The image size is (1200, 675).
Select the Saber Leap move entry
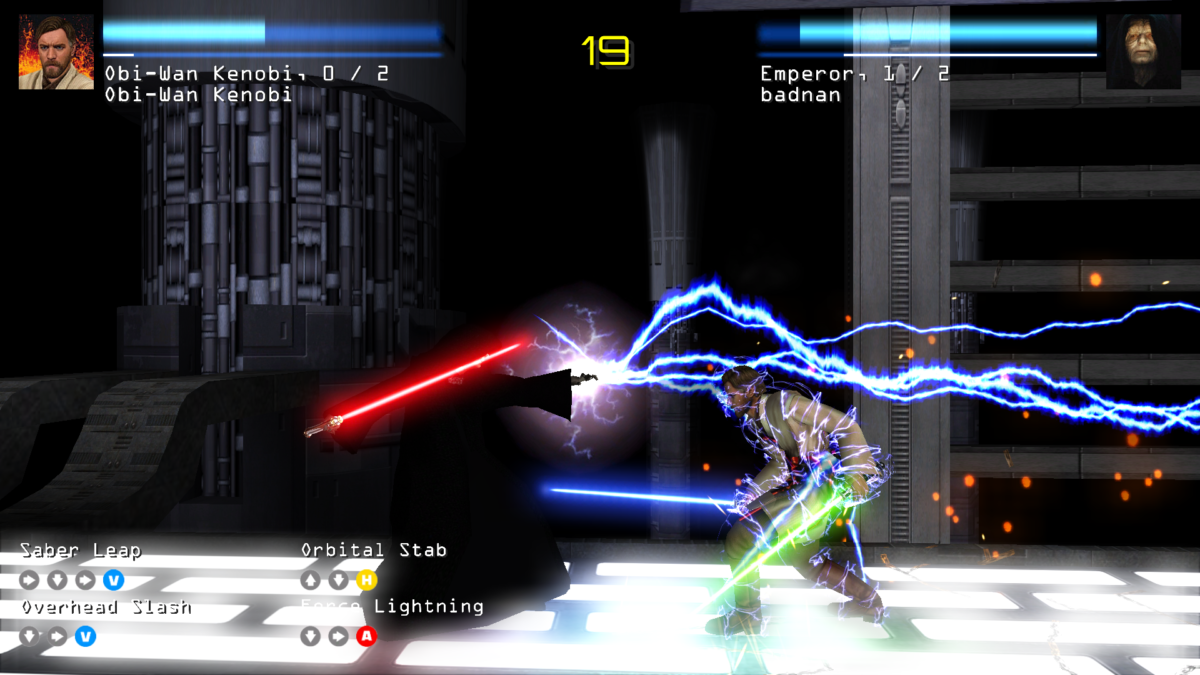[x=81, y=551]
